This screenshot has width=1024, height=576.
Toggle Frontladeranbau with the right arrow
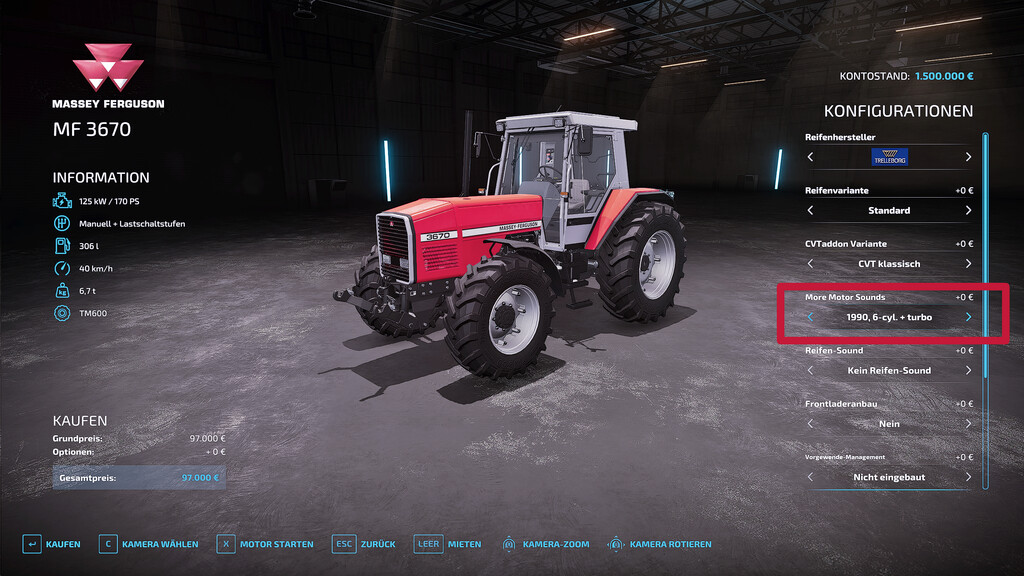(x=968, y=424)
